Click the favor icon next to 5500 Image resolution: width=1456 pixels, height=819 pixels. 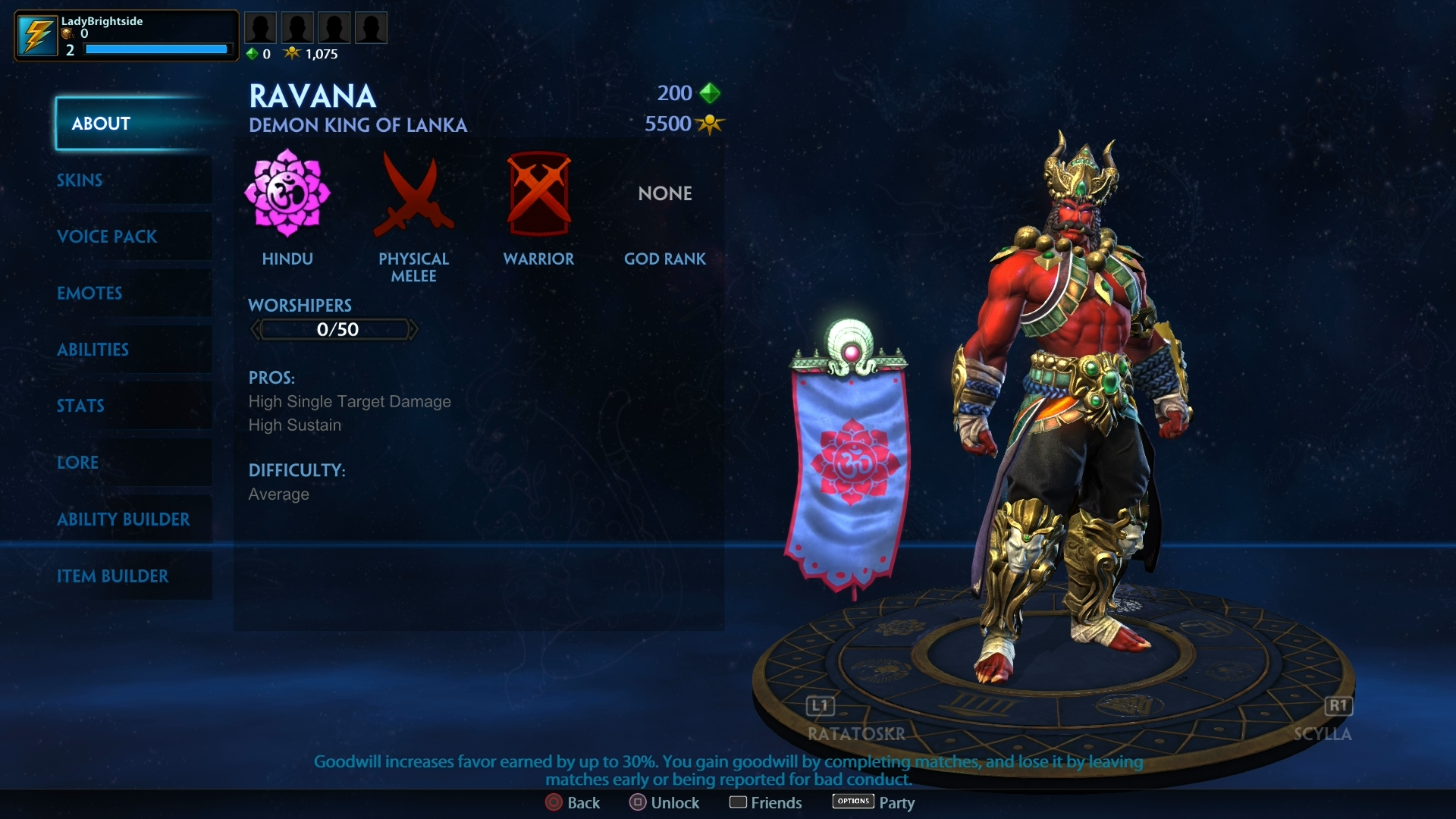click(x=711, y=124)
